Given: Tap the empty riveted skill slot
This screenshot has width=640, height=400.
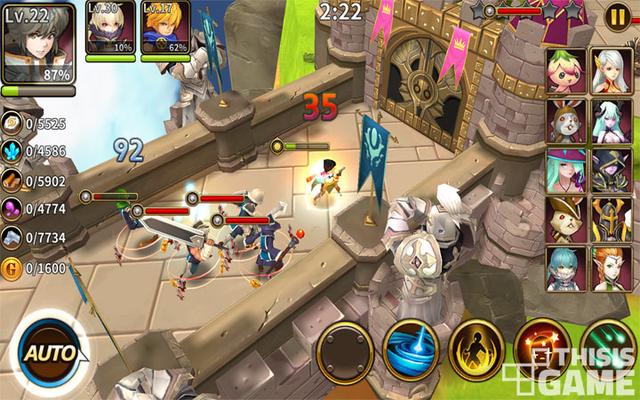Looking at the screenshot, I should click(346, 350).
